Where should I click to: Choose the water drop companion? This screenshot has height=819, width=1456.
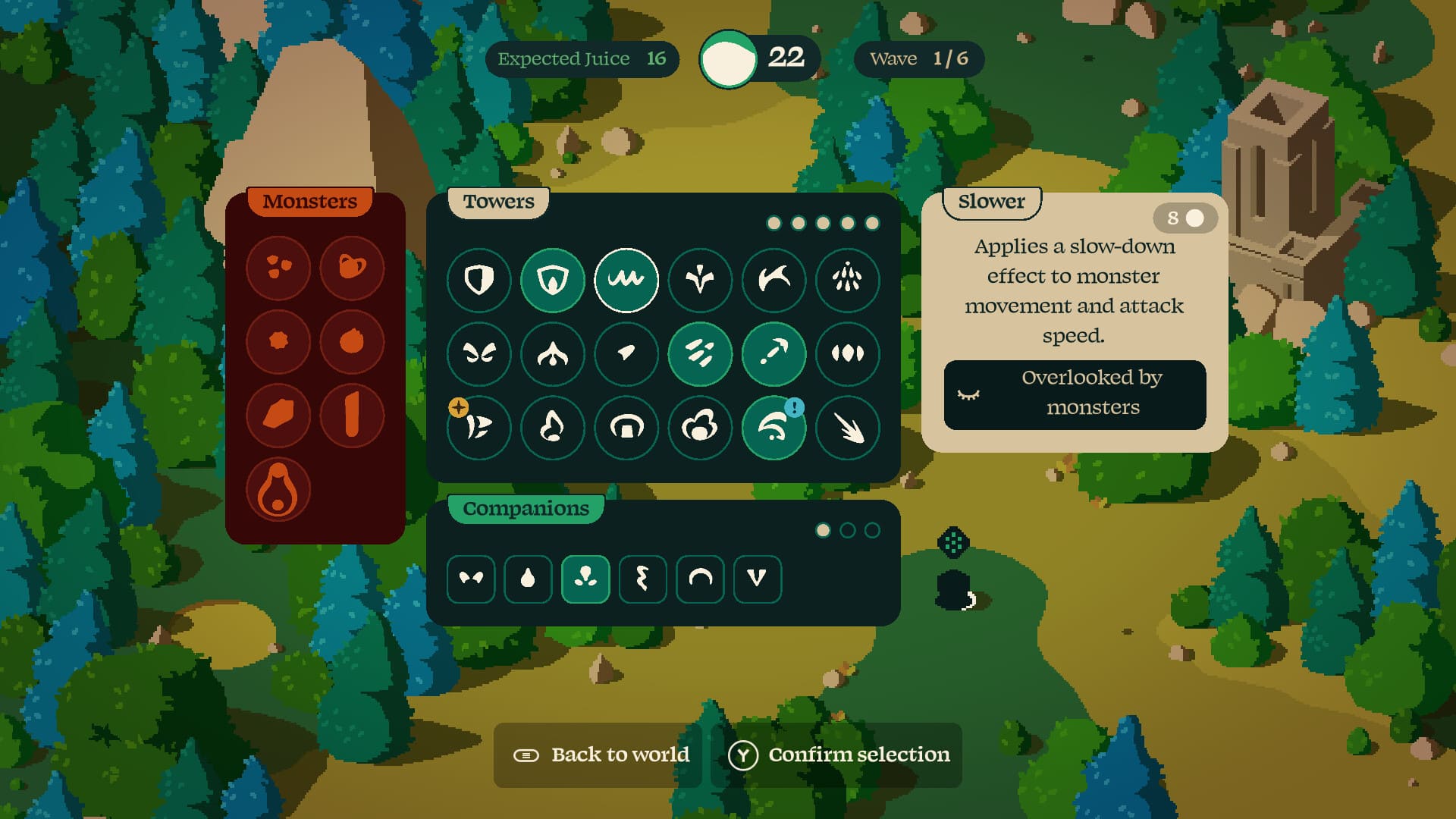click(x=528, y=579)
